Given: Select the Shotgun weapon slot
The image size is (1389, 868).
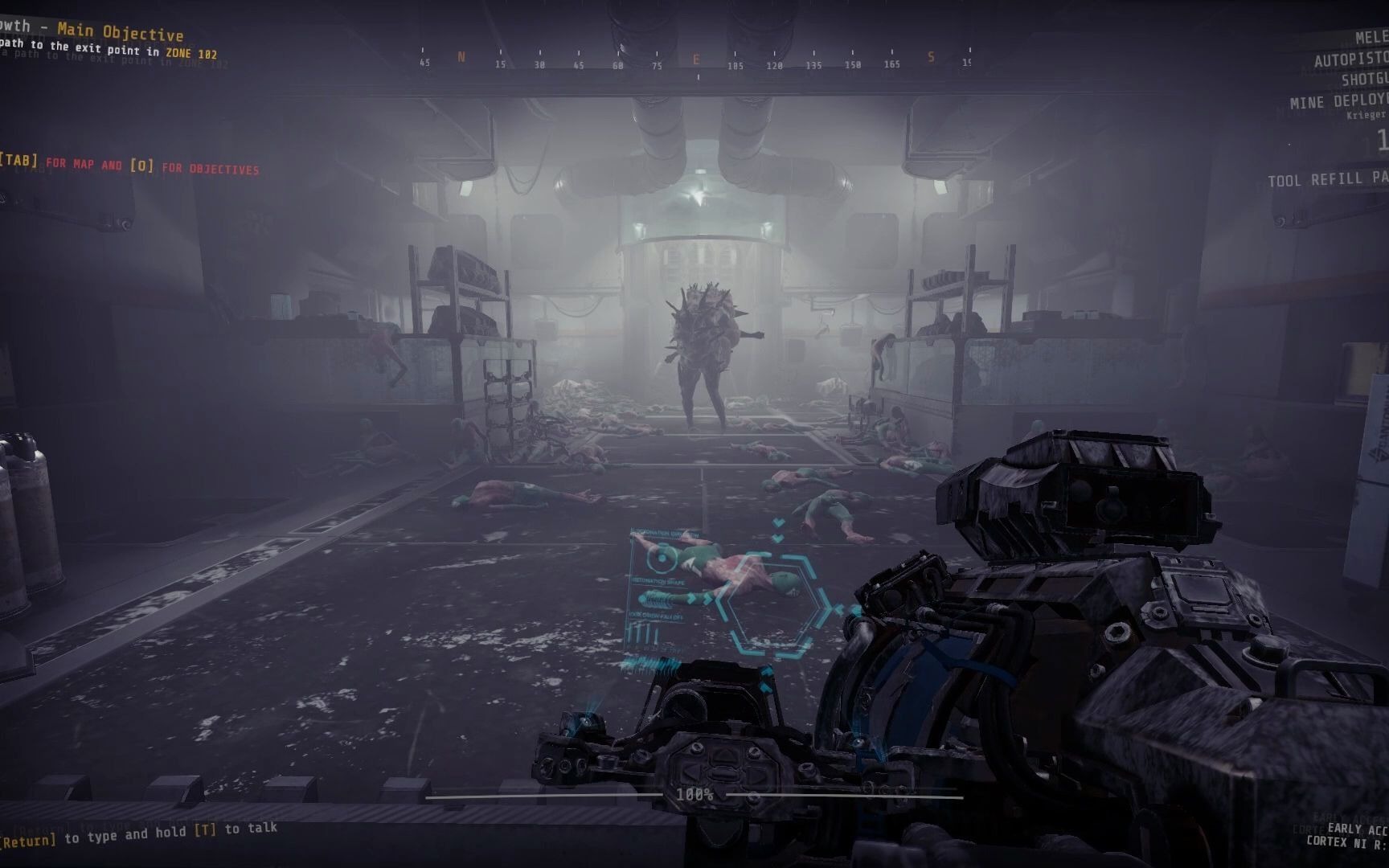Looking at the screenshot, I should point(1364,79).
